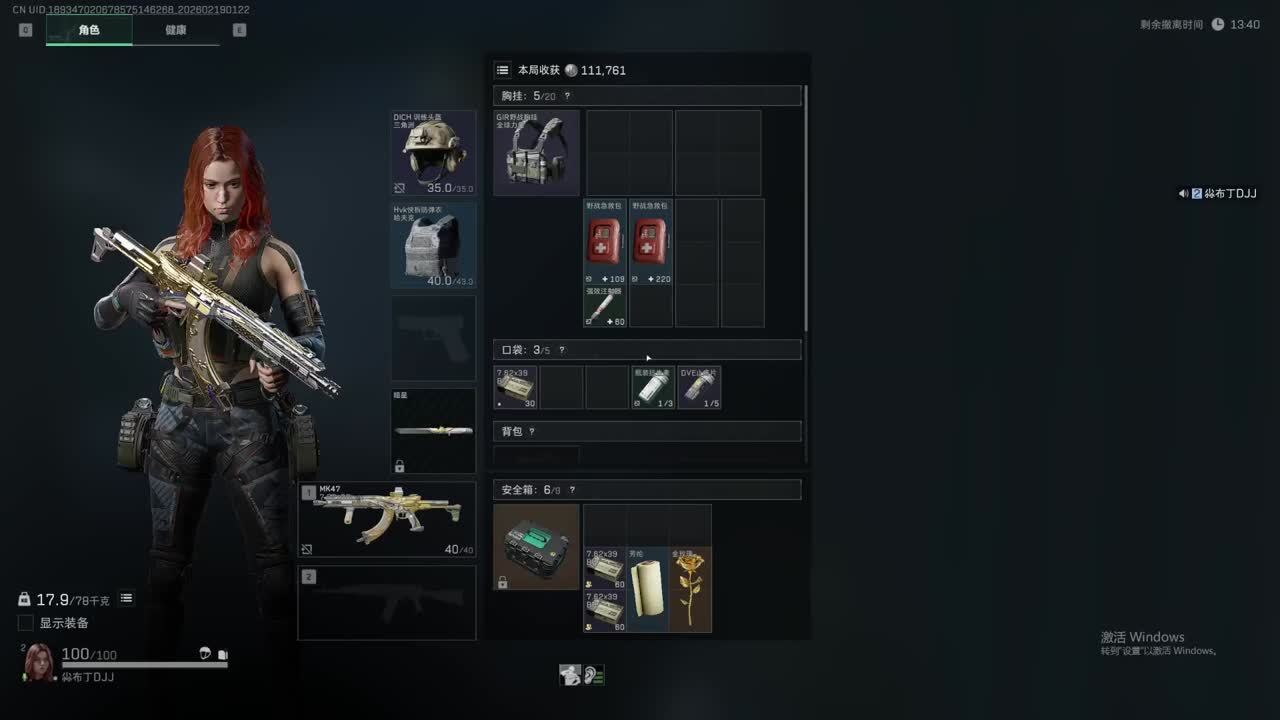This screenshot has width=1280, height=720.
Task: Select the MK47 rifle in primary weapon slot
Action: (387, 519)
